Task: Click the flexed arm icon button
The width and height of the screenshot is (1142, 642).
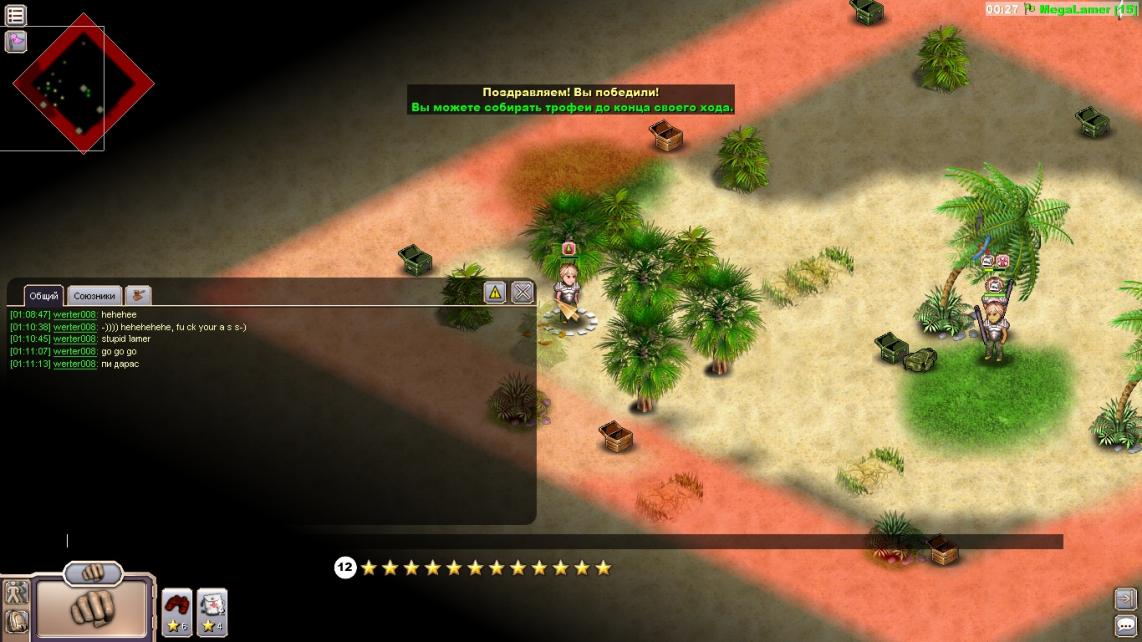Action: 15,622
